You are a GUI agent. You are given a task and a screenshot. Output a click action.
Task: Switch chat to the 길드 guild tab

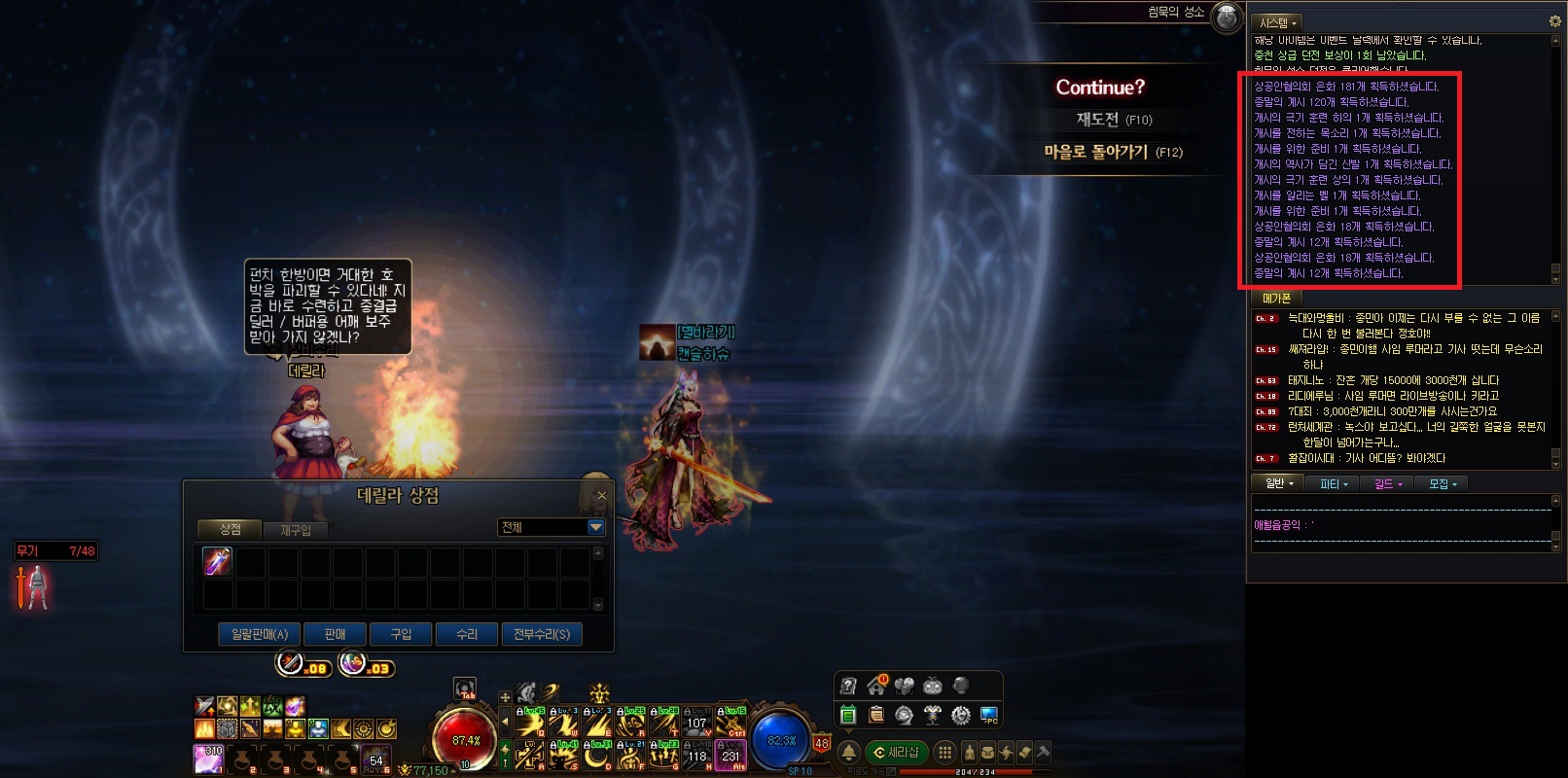click(x=1387, y=484)
